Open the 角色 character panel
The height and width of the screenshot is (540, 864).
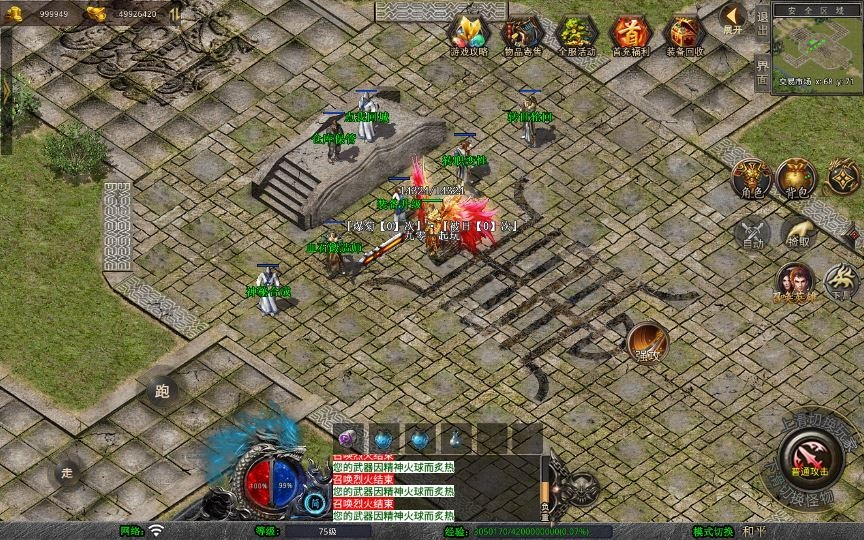[x=752, y=178]
